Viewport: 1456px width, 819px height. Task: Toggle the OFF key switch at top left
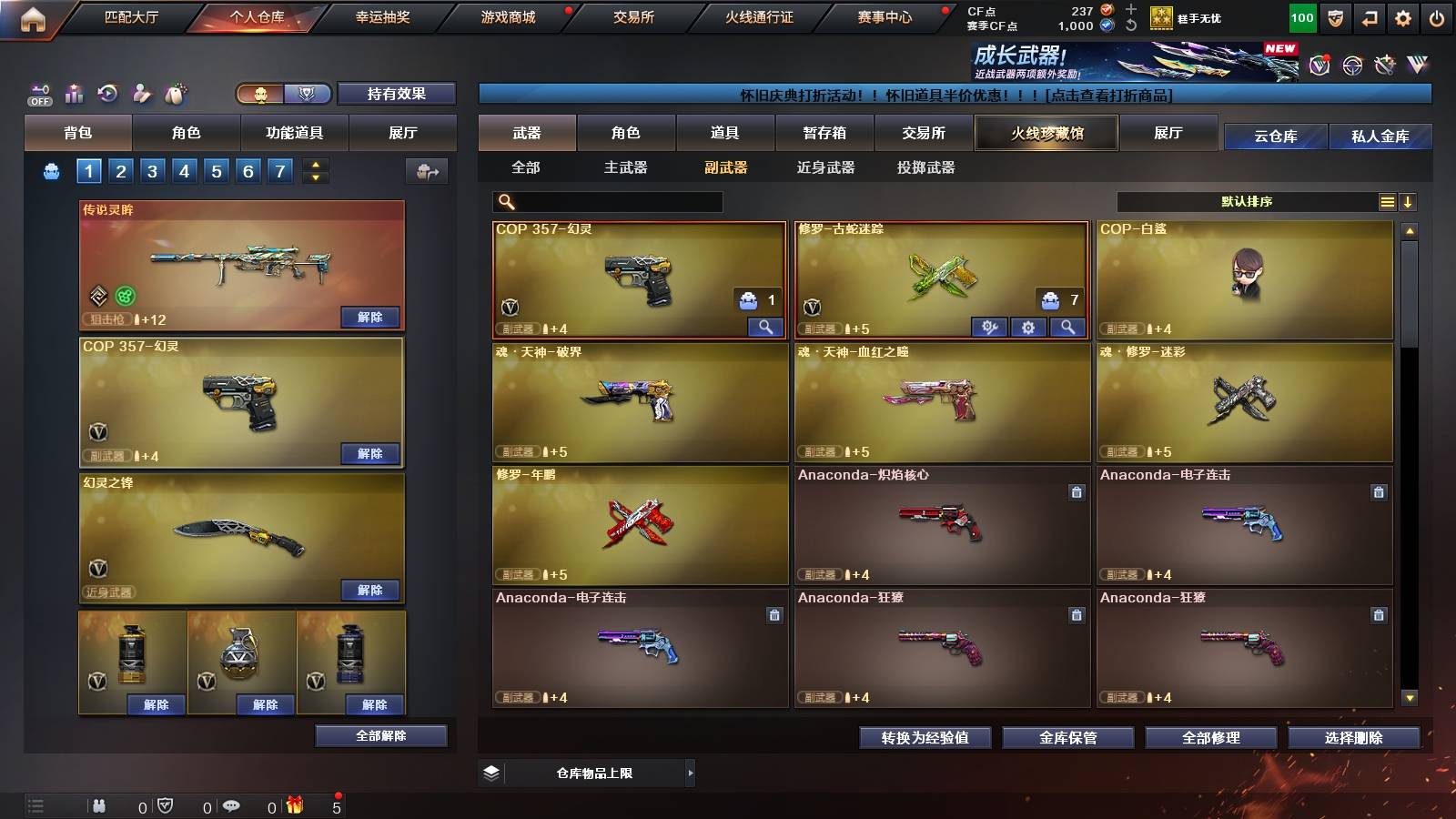pos(38,94)
